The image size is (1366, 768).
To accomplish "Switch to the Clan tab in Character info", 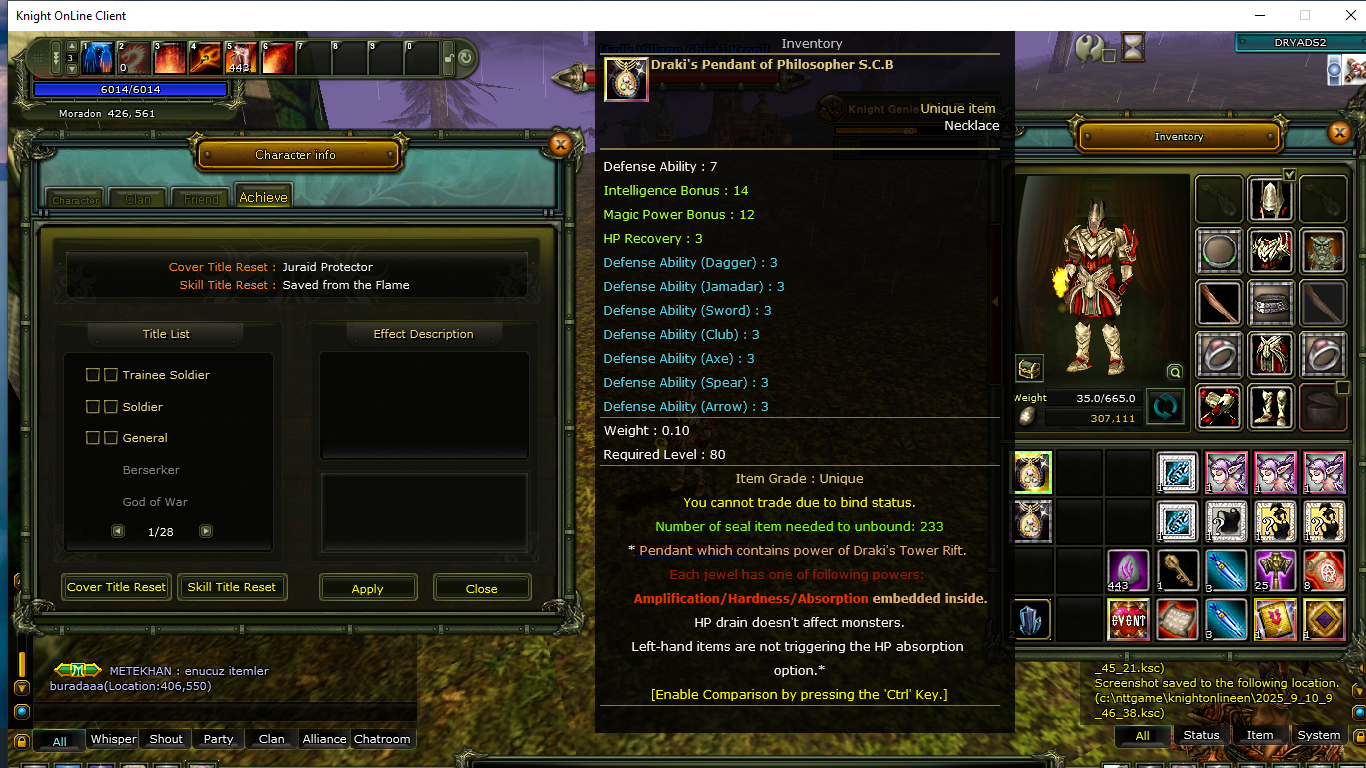I will (137, 198).
